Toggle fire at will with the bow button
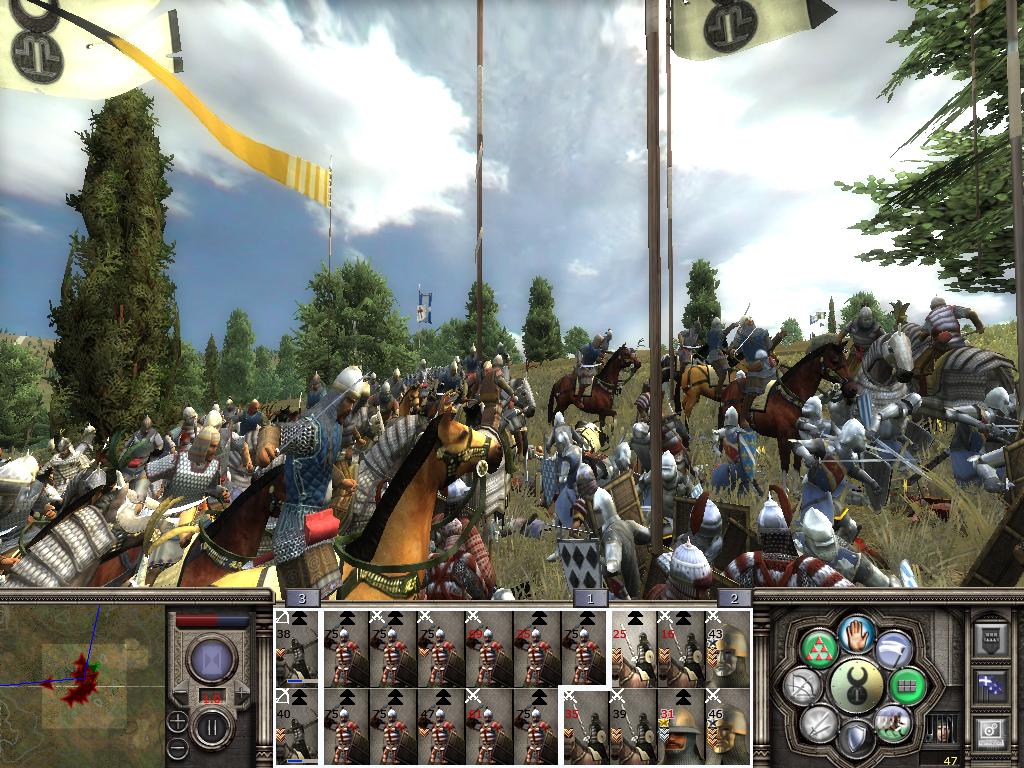 point(802,686)
